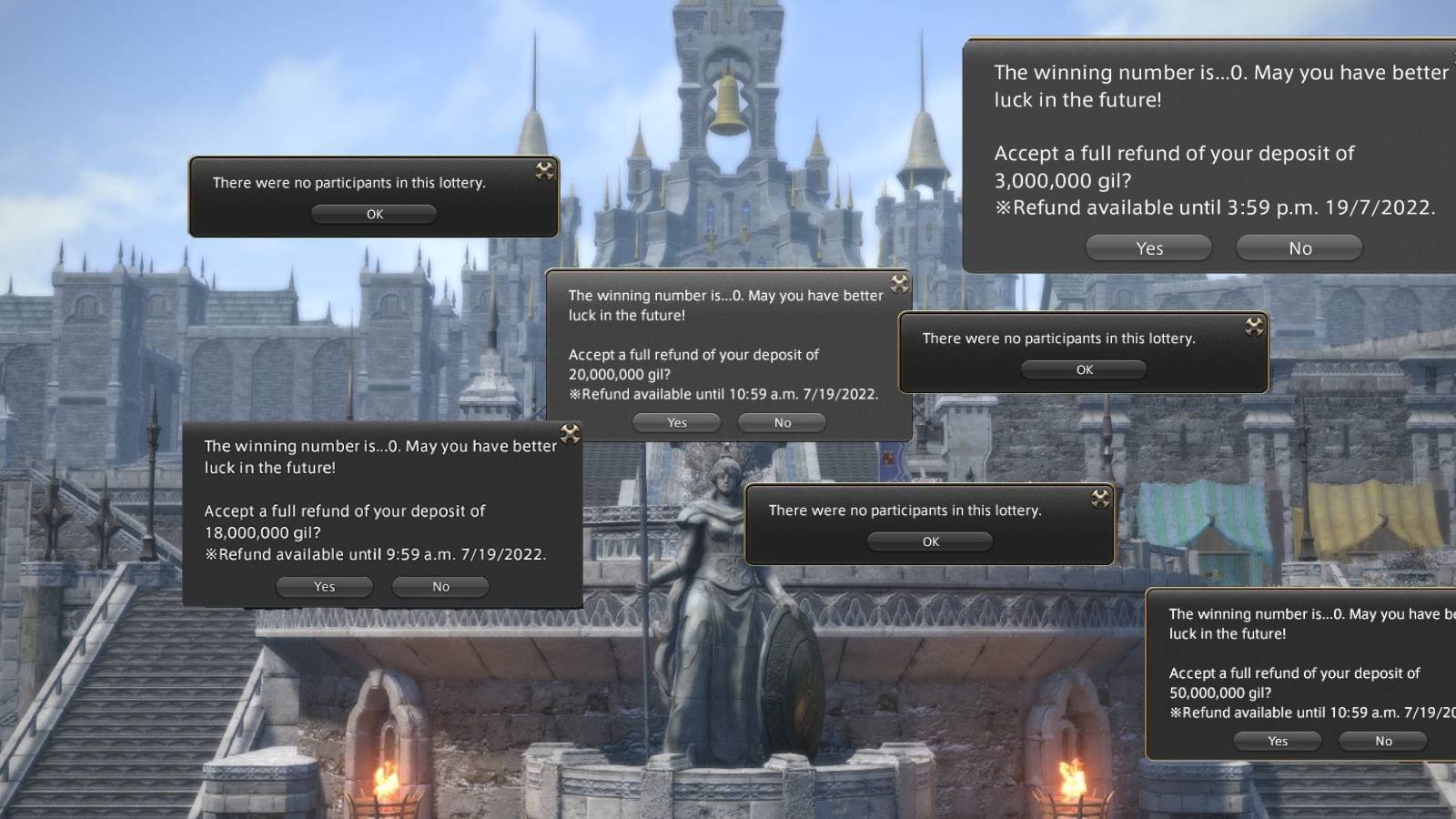Viewport: 1456px width, 819px height.
Task: Click the settings cross icon on the 18,000,000 gil refund dialog
Action: click(571, 432)
